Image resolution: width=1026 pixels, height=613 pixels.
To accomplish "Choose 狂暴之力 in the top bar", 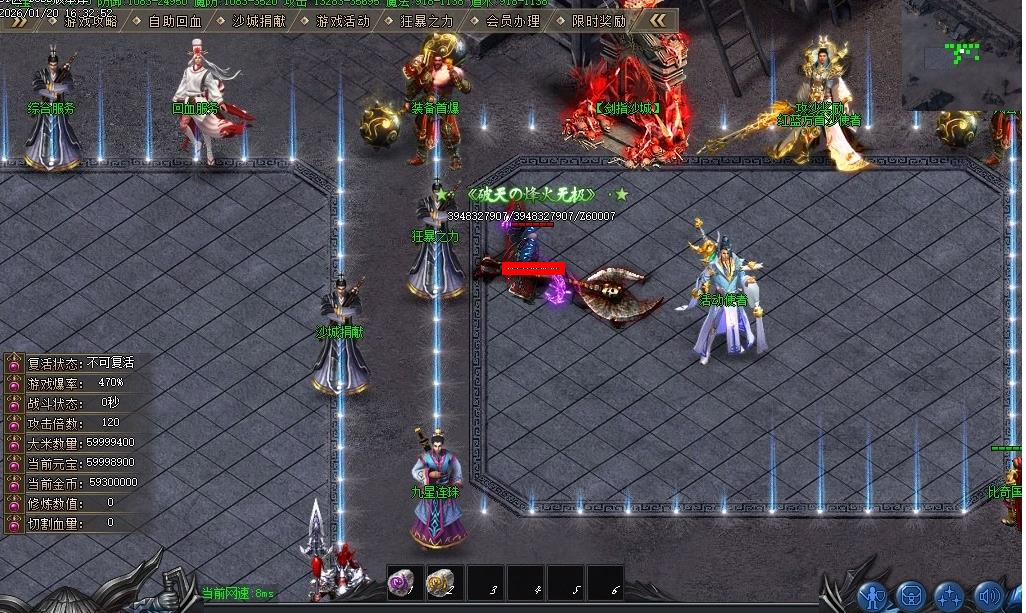I will (x=426, y=20).
